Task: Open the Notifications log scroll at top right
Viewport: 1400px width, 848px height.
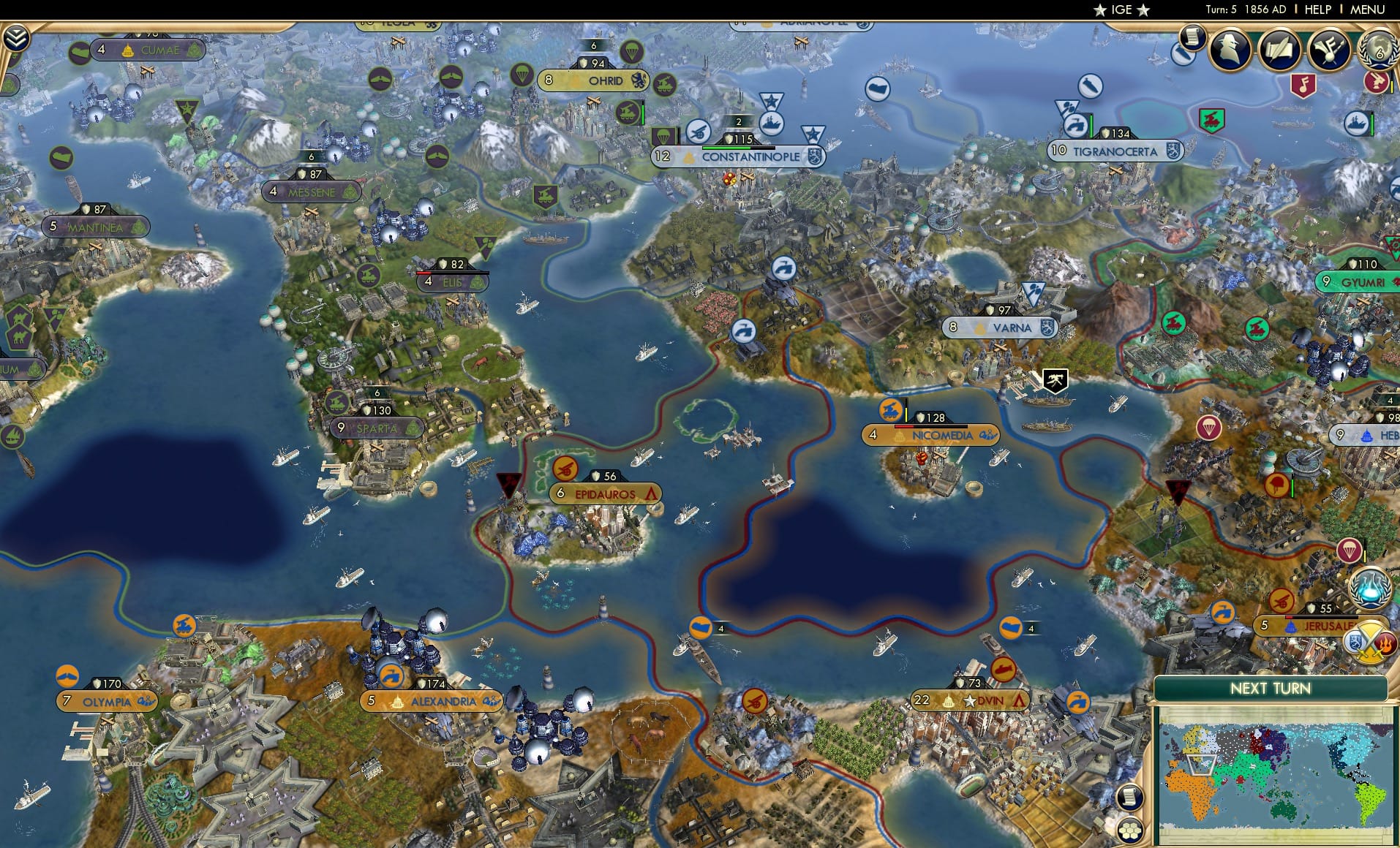Action: click(1192, 40)
